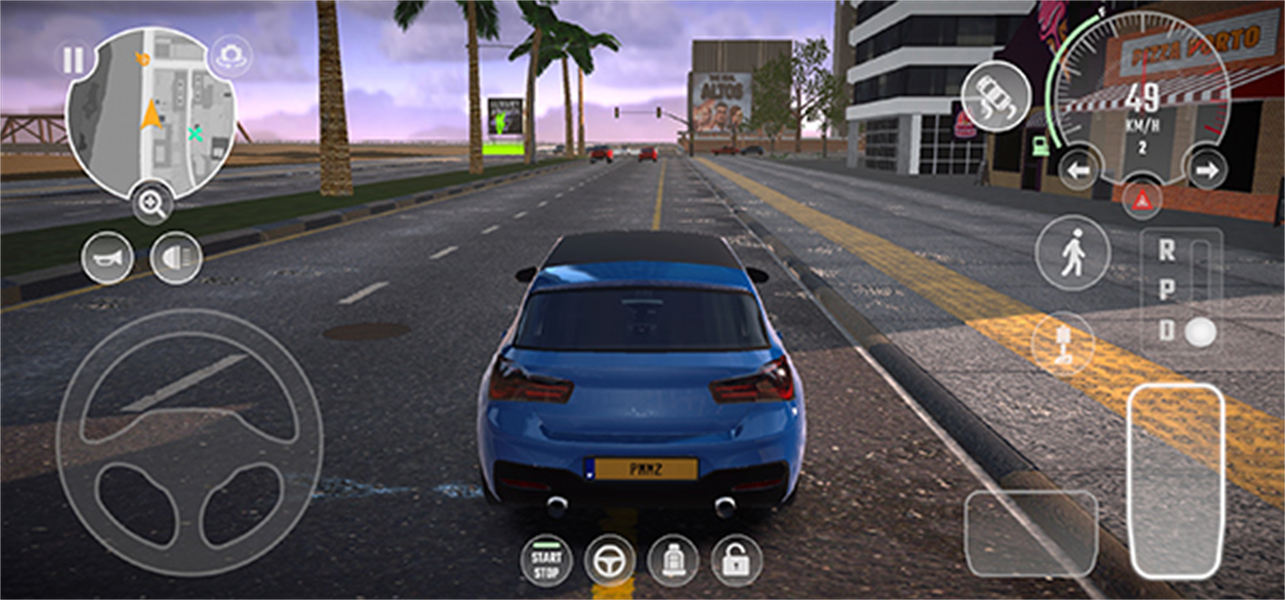
Task: Tap the minimap zoom magnifier
Action: pos(152,205)
